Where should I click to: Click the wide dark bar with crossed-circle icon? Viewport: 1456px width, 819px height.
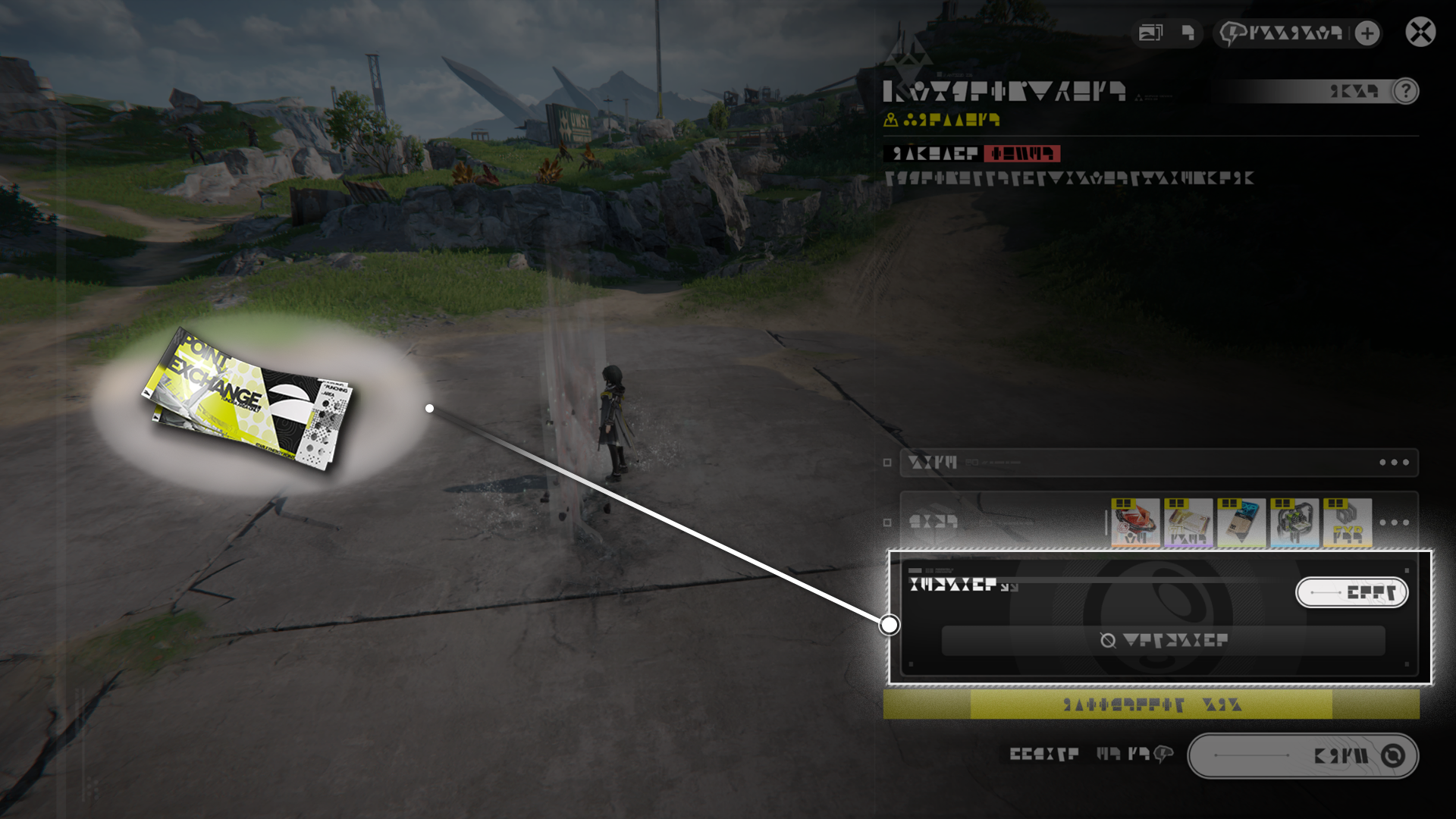coord(1163,641)
